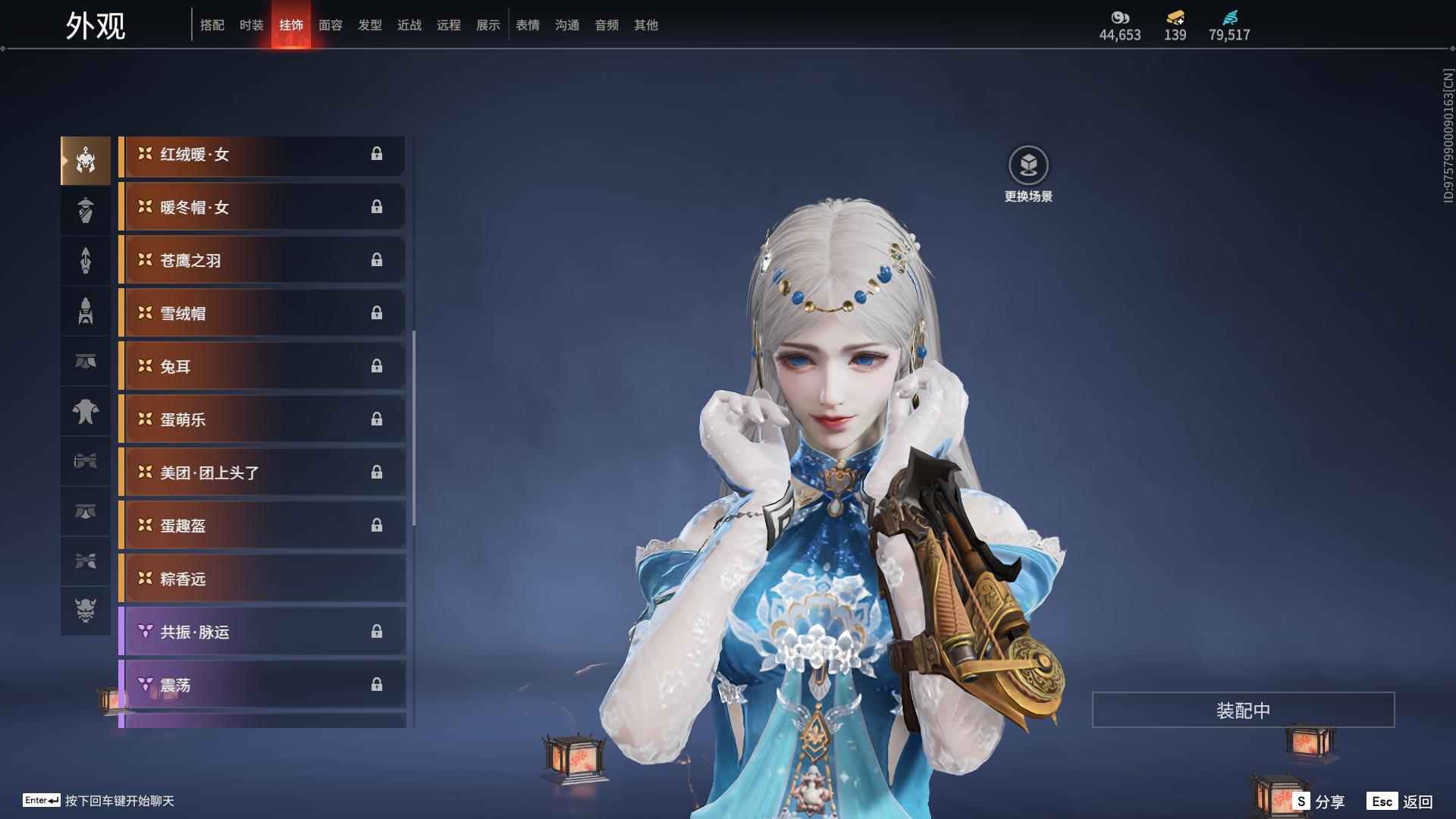The image size is (1456, 819).
Task: Choose the helmet headwear category icon
Action: tap(86, 161)
